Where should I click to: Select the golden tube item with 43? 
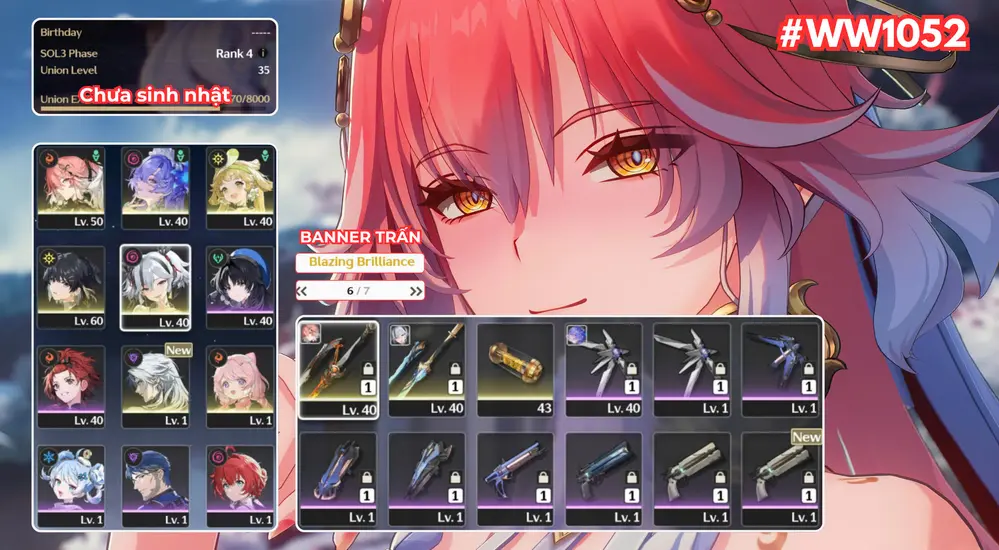tap(515, 368)
